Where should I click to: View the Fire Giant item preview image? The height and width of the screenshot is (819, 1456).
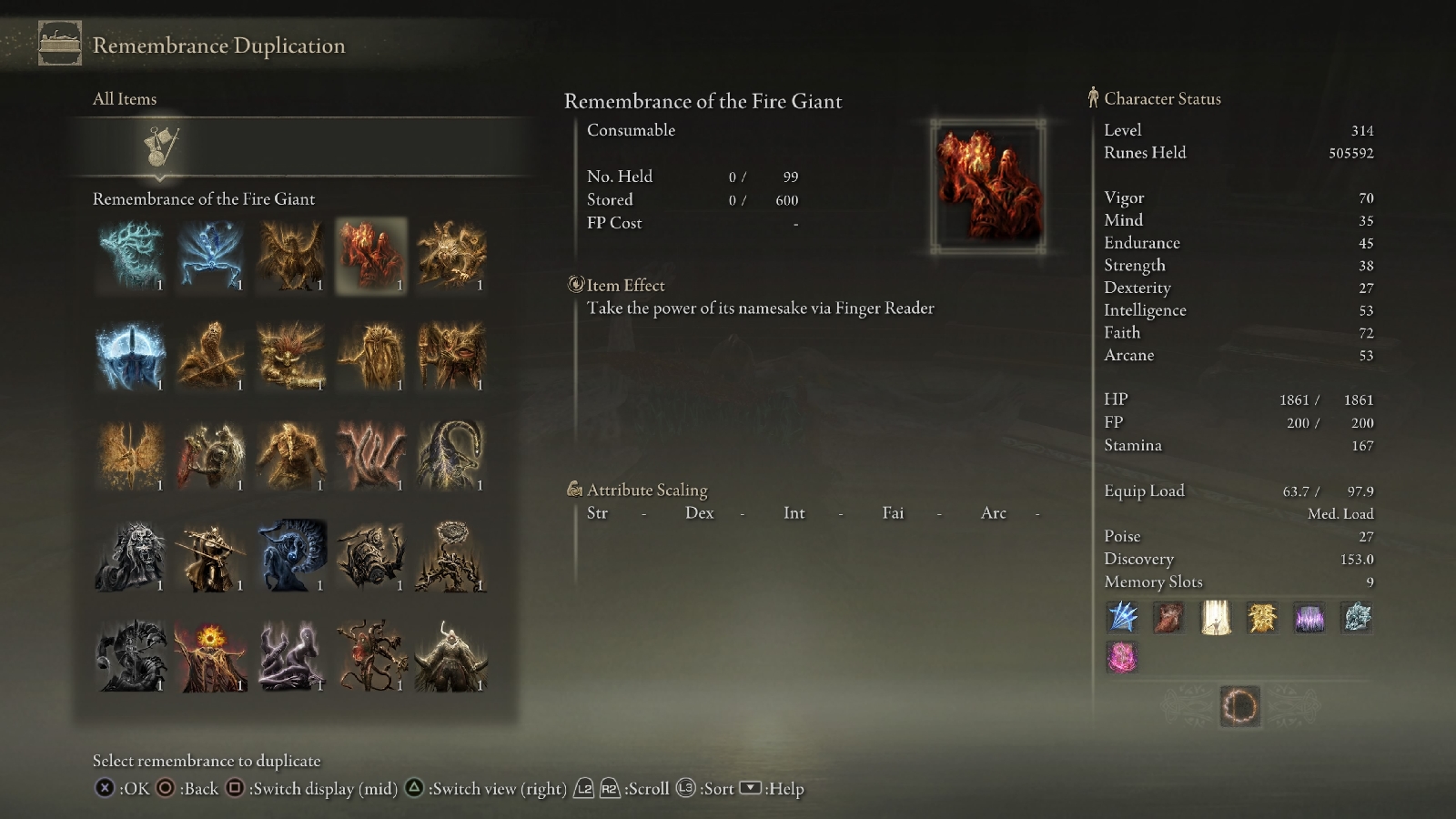(988, 186)
